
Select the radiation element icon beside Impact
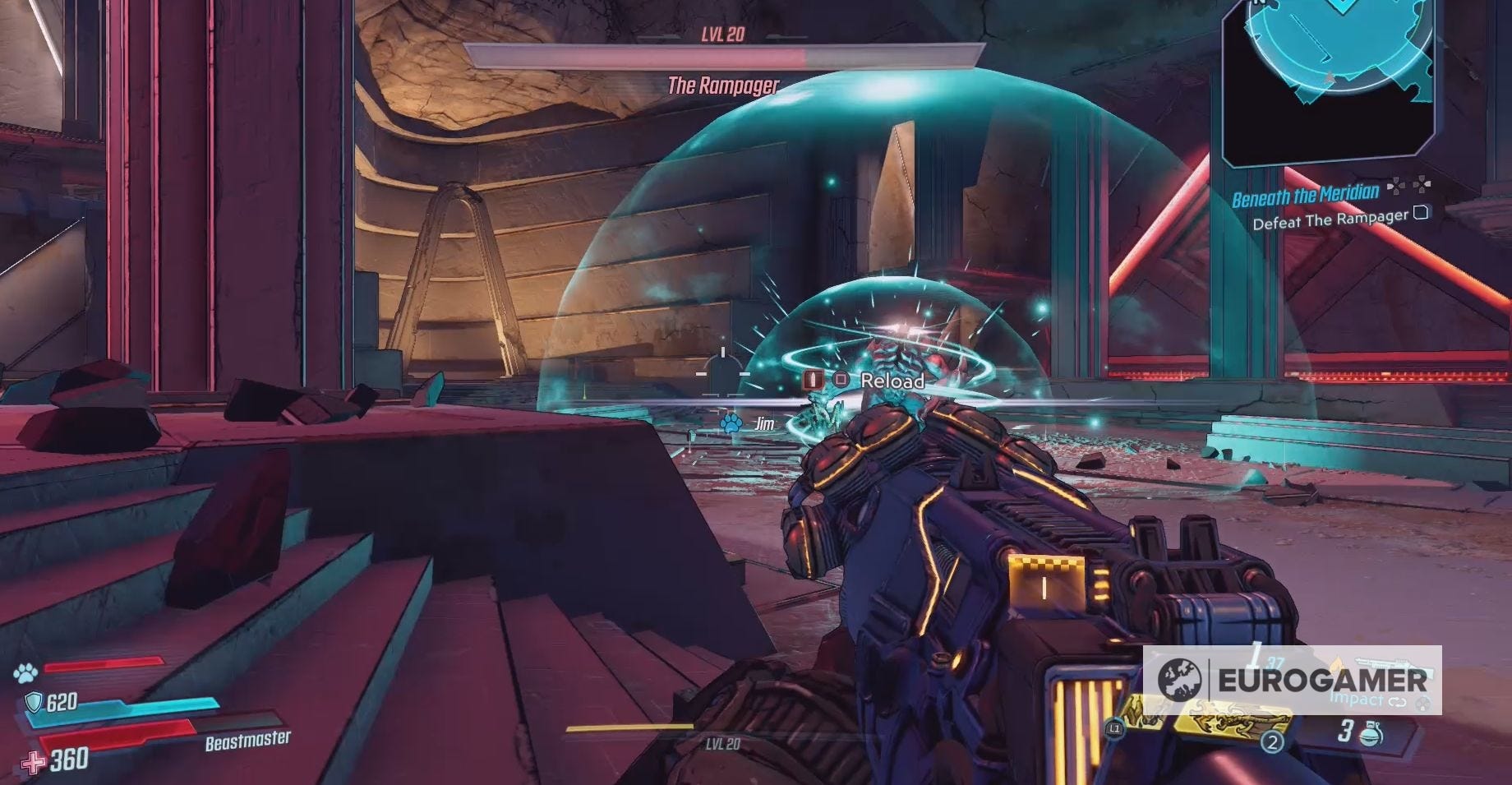point(1421,704)
